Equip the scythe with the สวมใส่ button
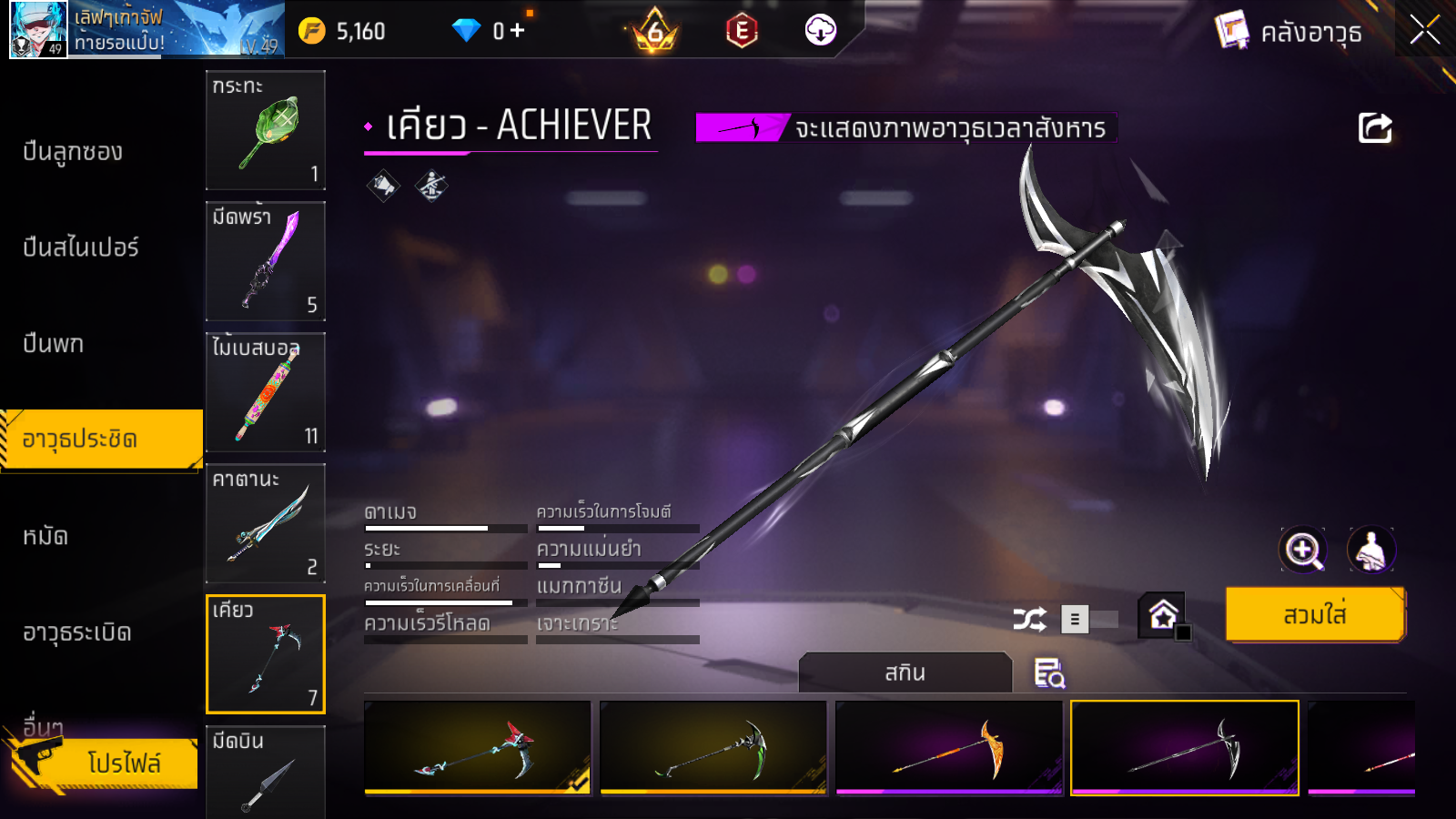1456x819 pixels. (x=1315, y=615)
